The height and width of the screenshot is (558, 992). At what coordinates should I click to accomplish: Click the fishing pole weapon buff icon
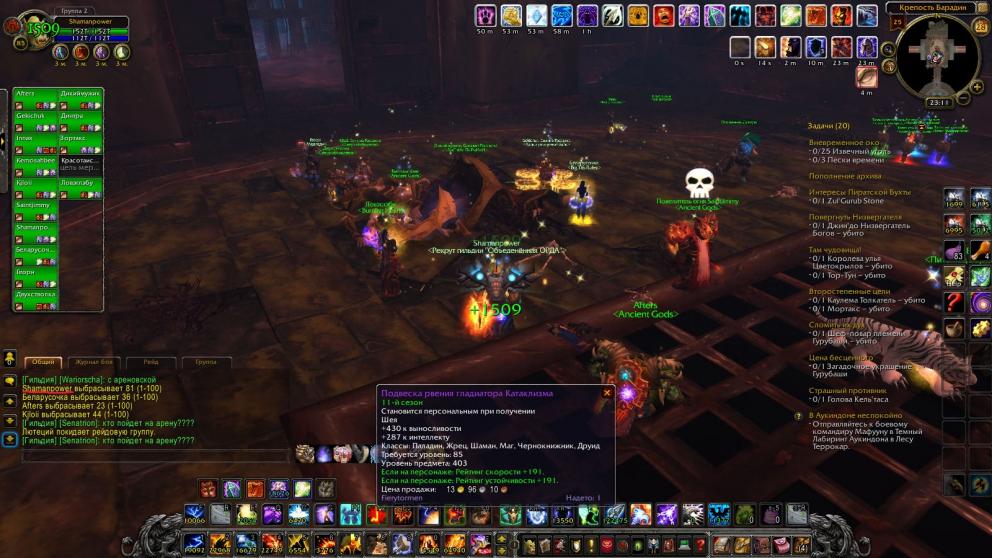tap(866, 76)
